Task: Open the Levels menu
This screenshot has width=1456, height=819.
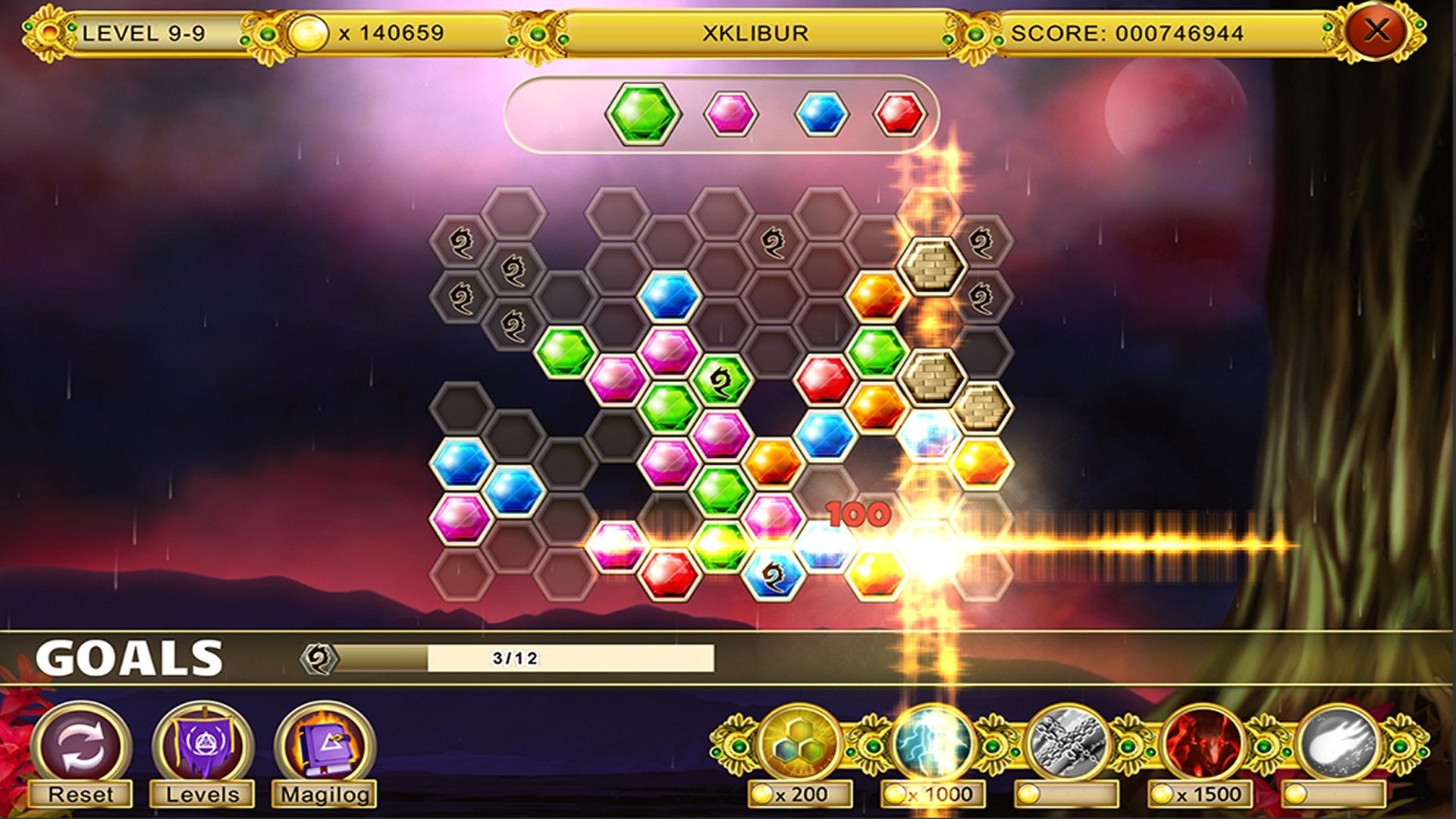Action: [202, 745]
